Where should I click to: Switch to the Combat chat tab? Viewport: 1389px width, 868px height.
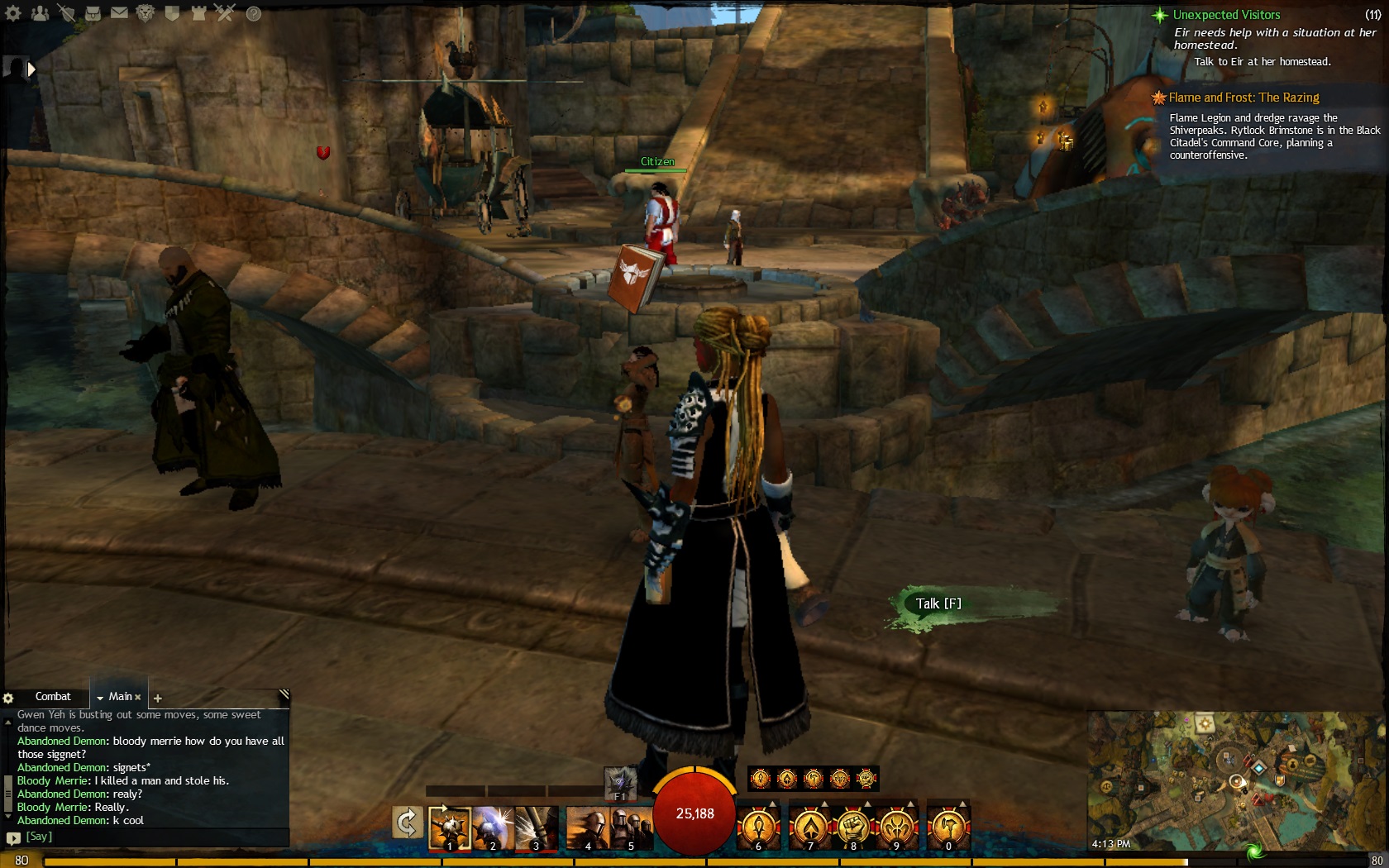[53, 697]
